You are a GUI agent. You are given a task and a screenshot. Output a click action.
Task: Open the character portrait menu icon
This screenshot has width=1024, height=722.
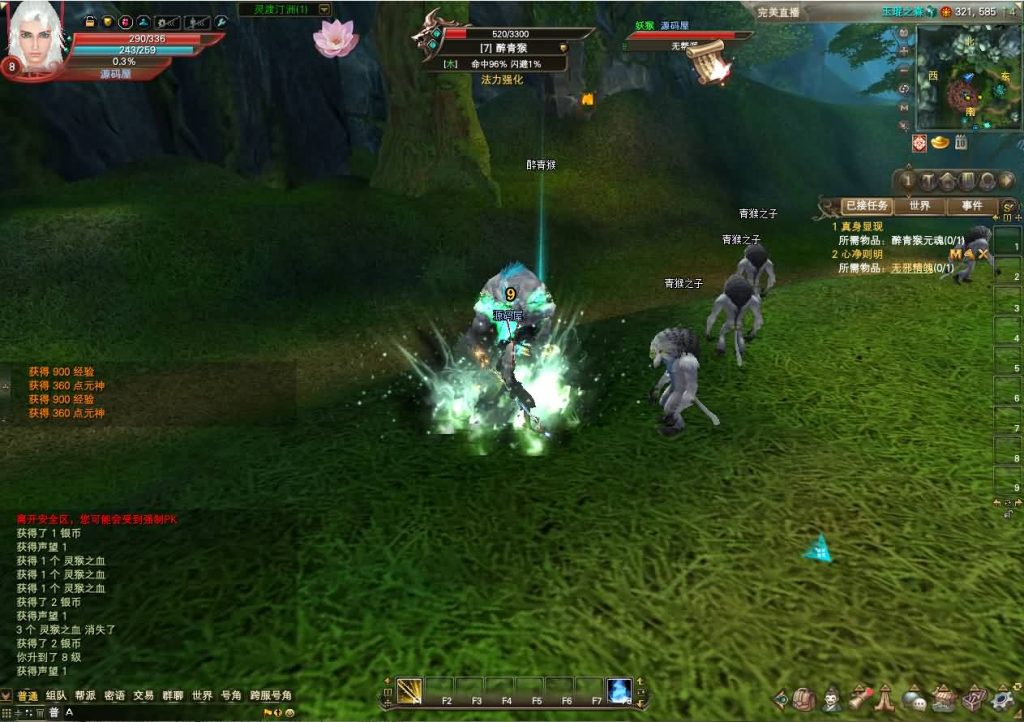point(832,700)
